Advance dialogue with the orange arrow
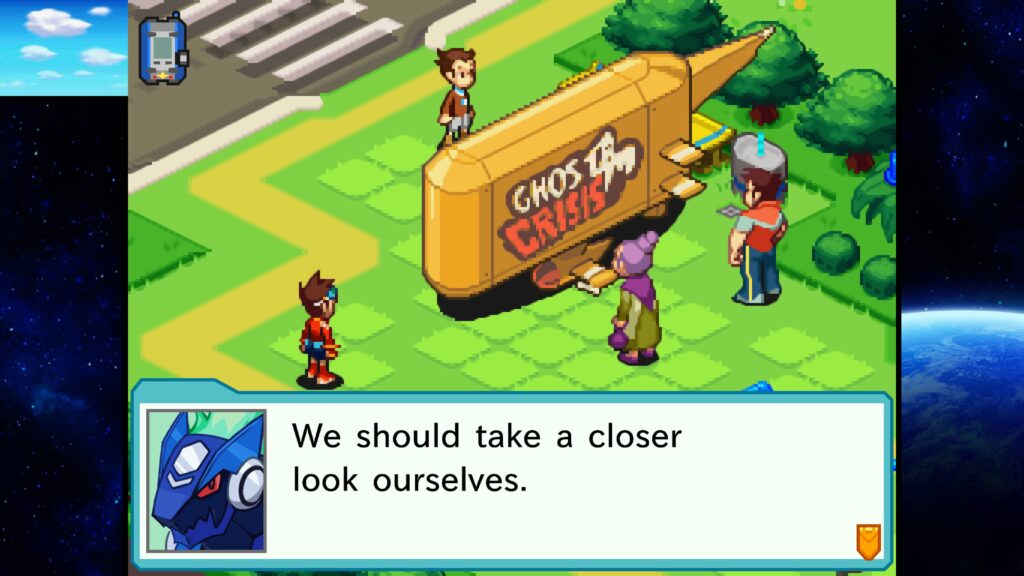 pos(868,541)
